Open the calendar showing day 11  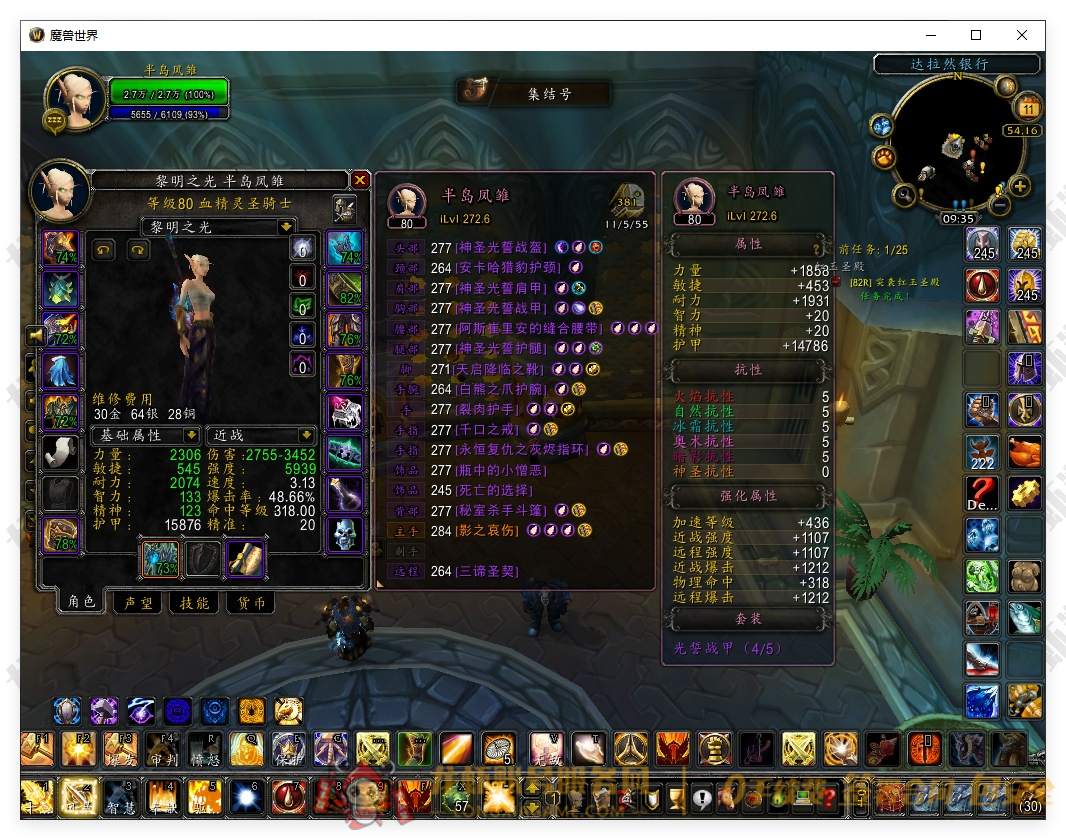pyautogui.click(x=1028, y=108)
